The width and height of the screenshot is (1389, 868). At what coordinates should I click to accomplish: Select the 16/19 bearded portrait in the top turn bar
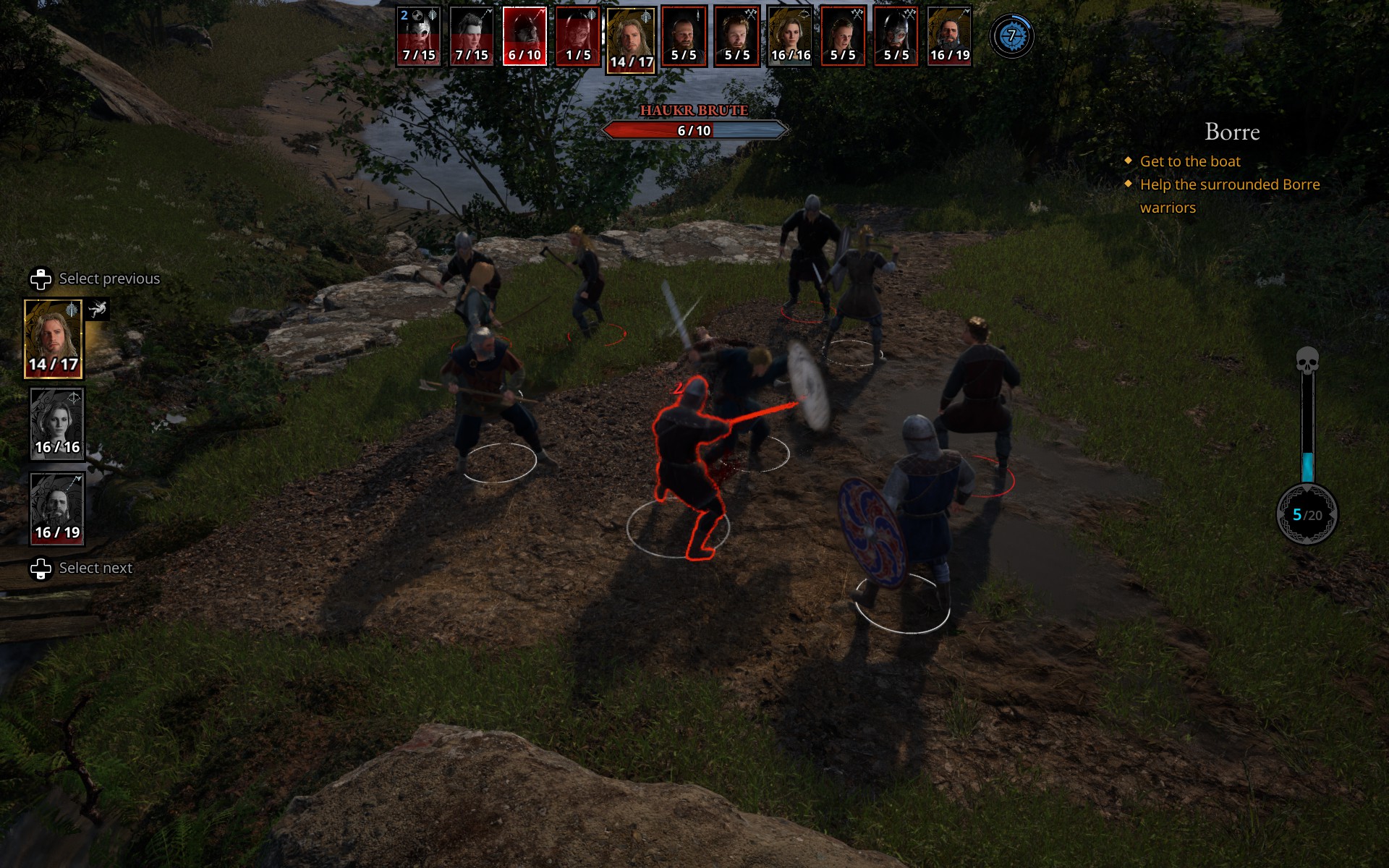click(949, 36)
